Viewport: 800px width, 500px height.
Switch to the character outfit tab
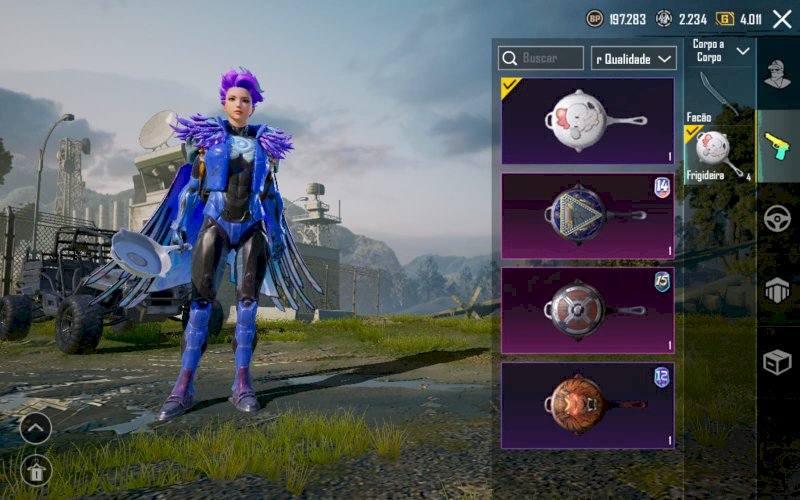point(778,74)
